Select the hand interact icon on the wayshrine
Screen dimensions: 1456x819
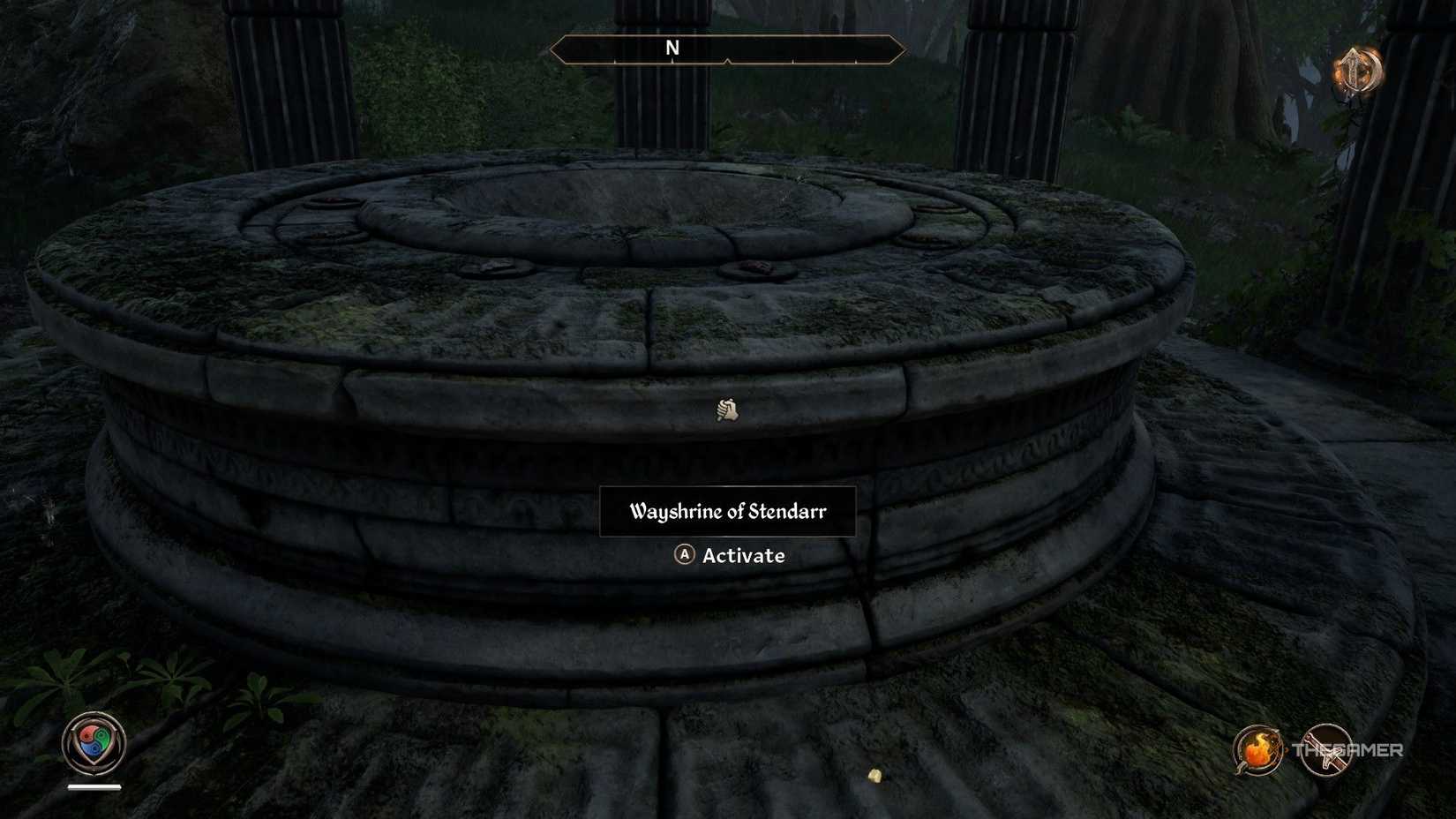click(x=727, y=409)
